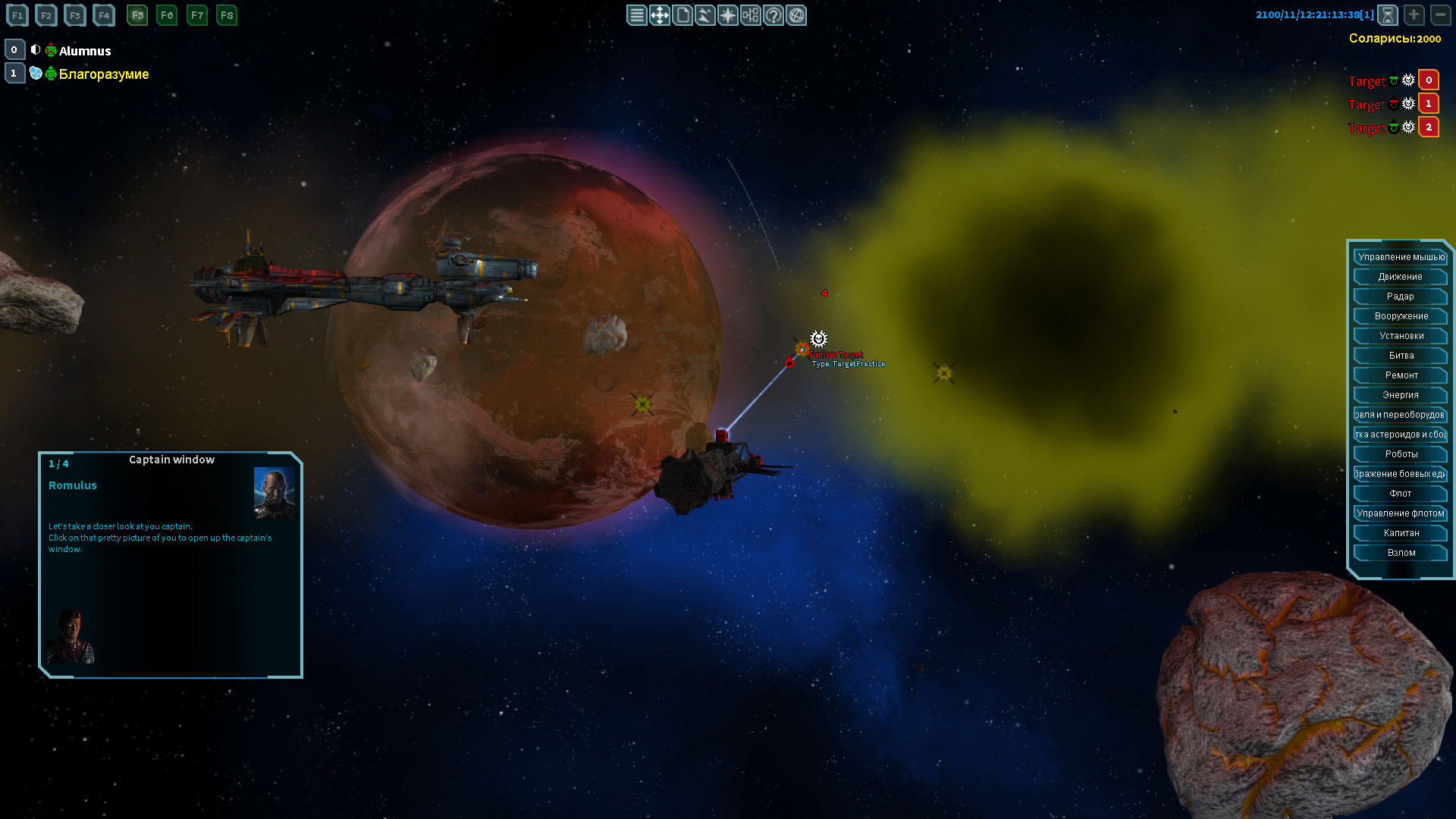
Task: Click the red enemy target button 0
Action: click(x=1429, y=80)
